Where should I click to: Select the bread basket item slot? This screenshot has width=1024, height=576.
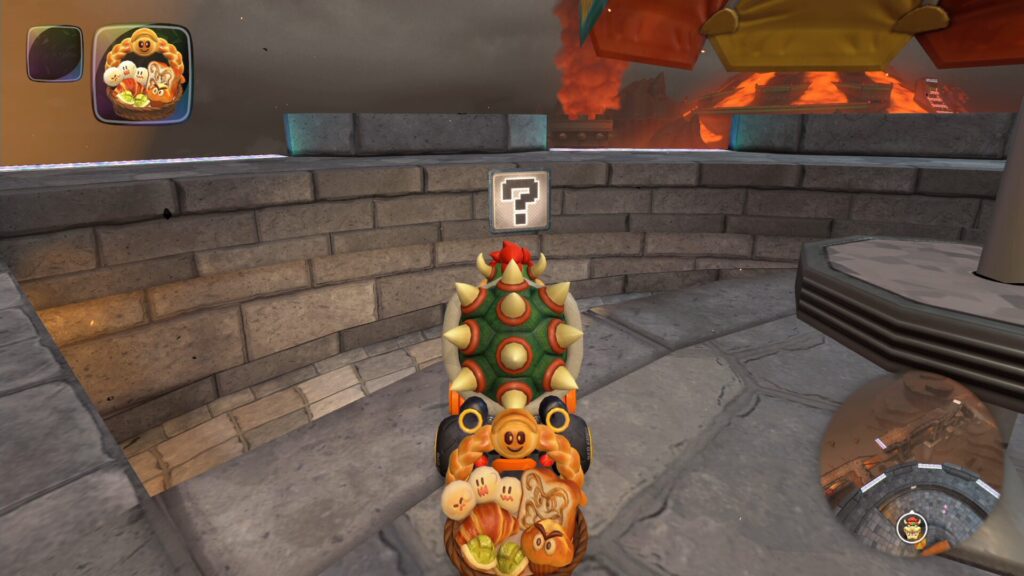tap(141, 74)
